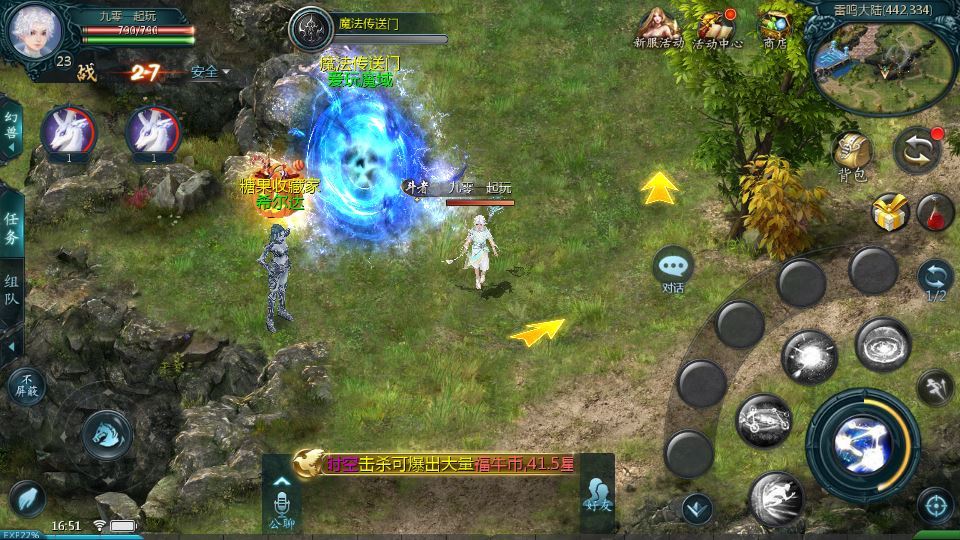Open the 公聊 public voice chat
Screen dimensions: 960x540
point(281,504)
